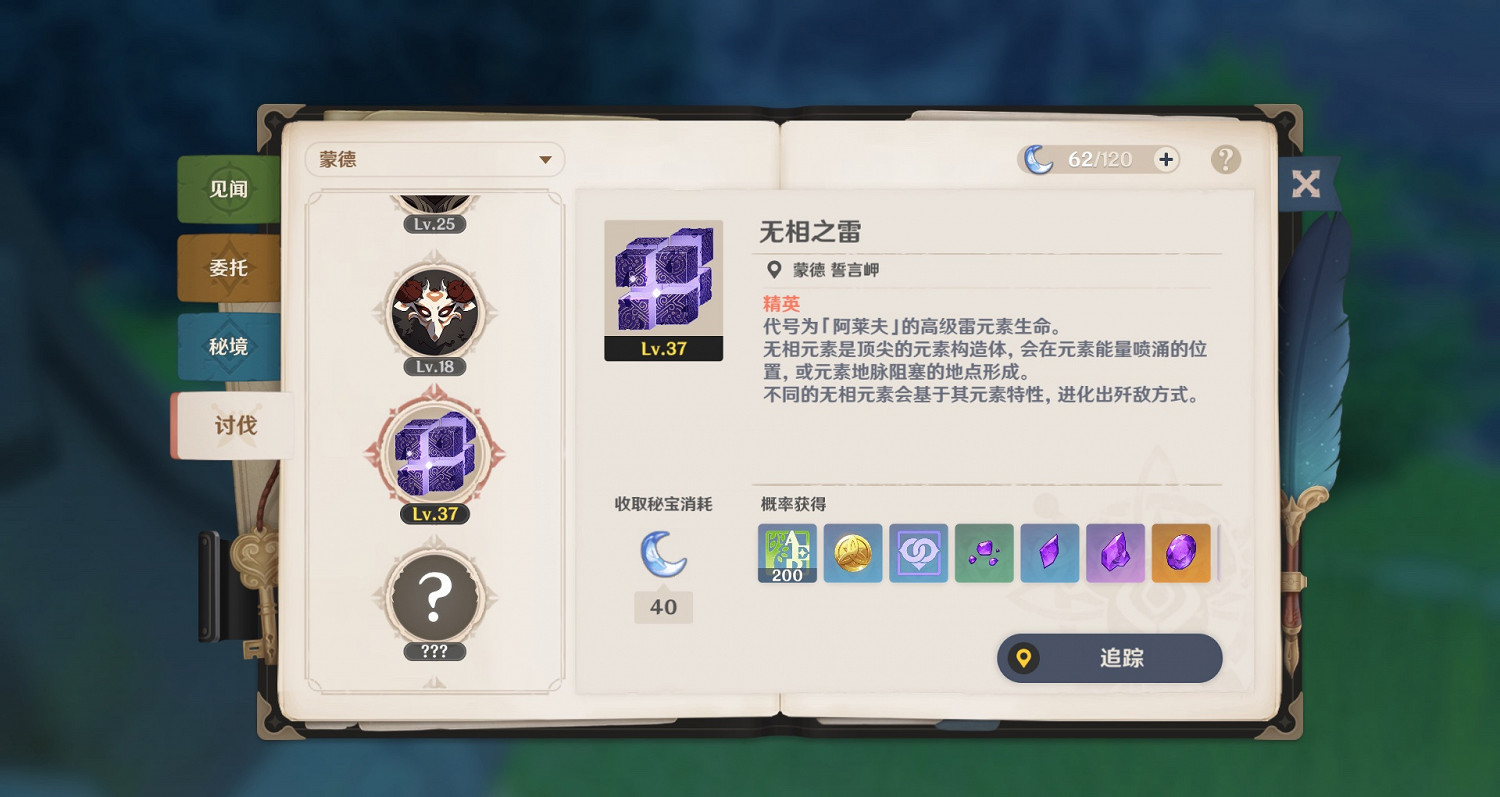Click the purple crystal cluster reward icon
Screen dimensions: 1500x797
984,552
